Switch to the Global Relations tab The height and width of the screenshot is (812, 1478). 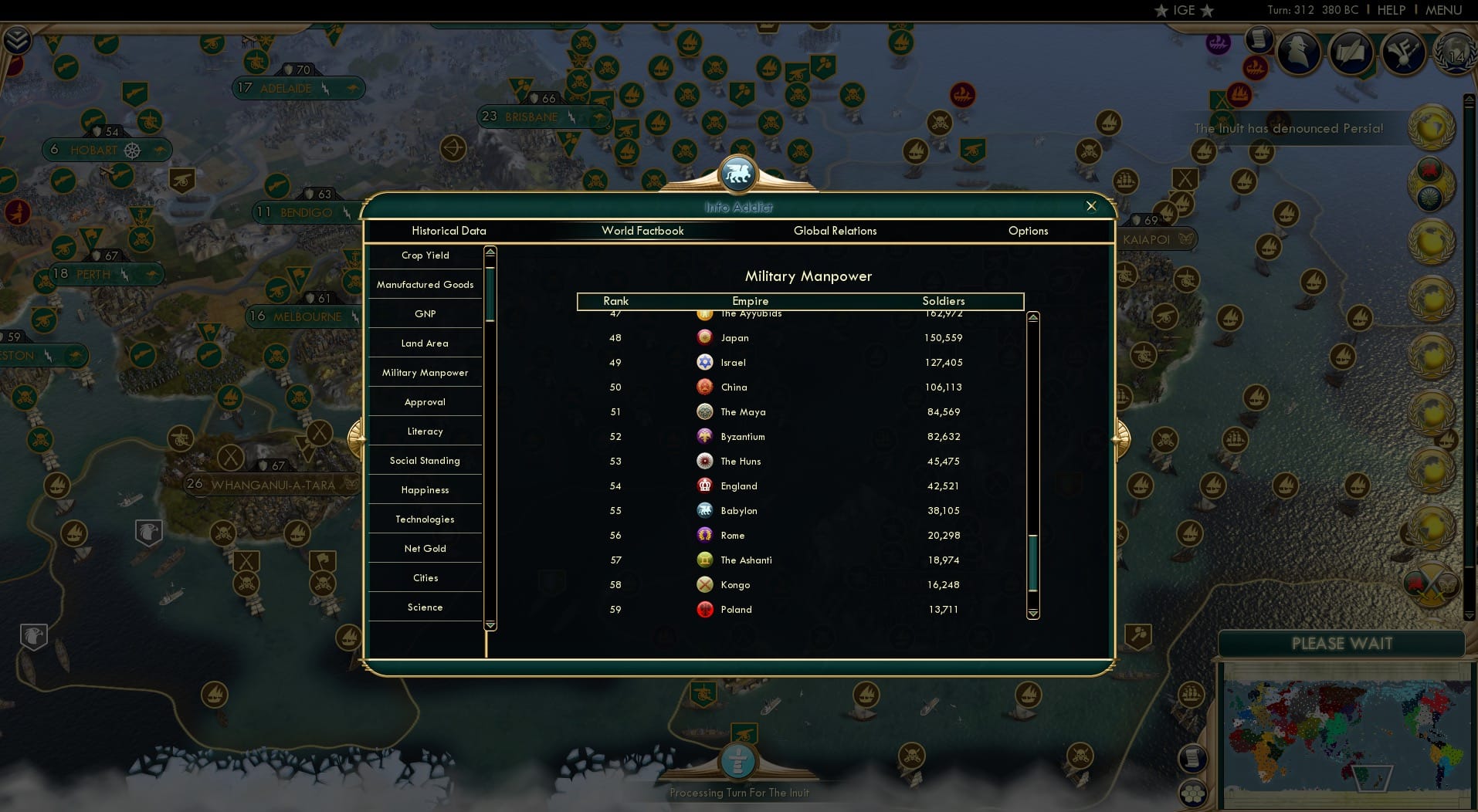pos(835,231)
